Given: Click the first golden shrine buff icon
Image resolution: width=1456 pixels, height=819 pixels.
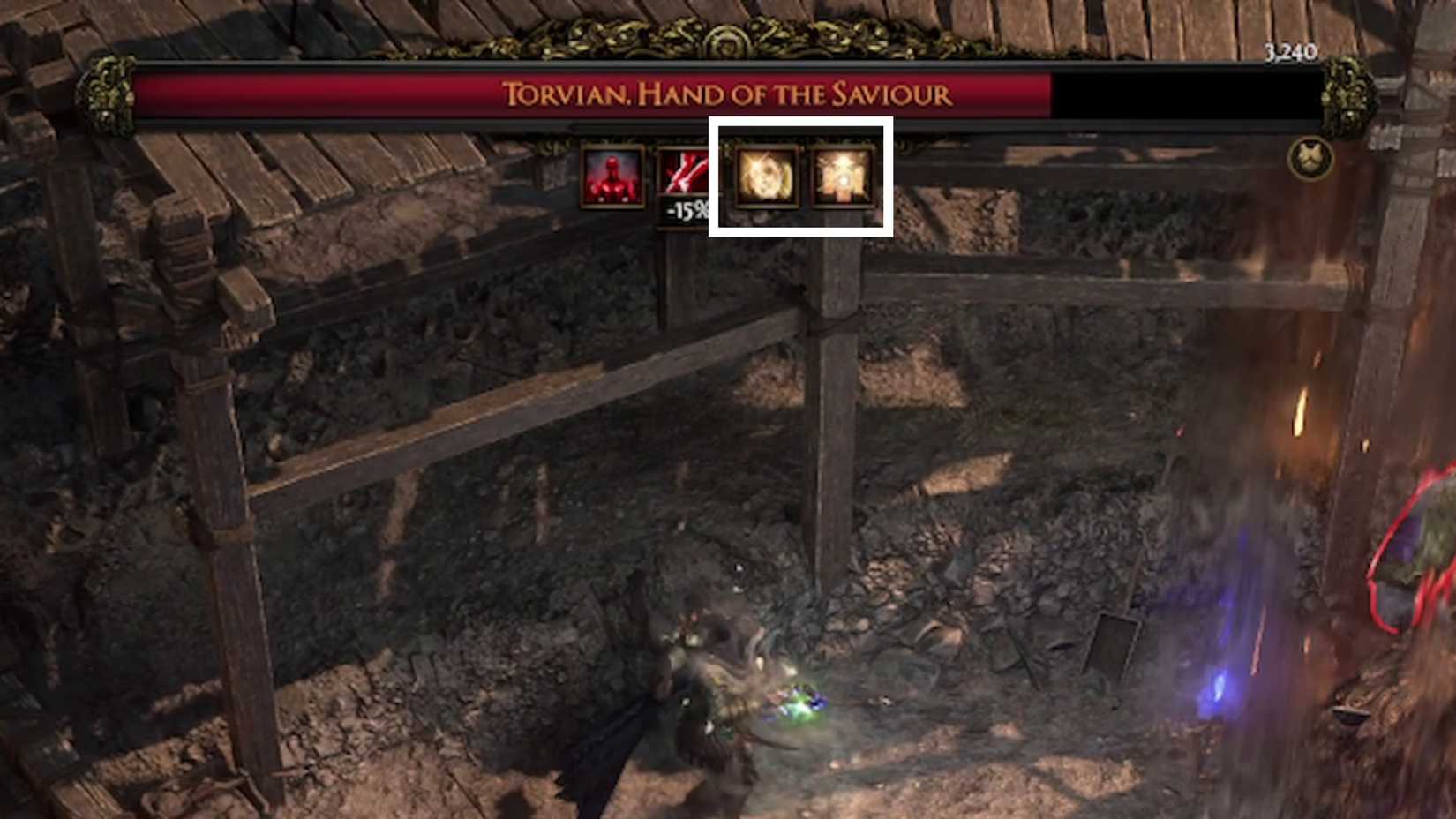Looking at the screenshot, I should click(x=767, y=177).
